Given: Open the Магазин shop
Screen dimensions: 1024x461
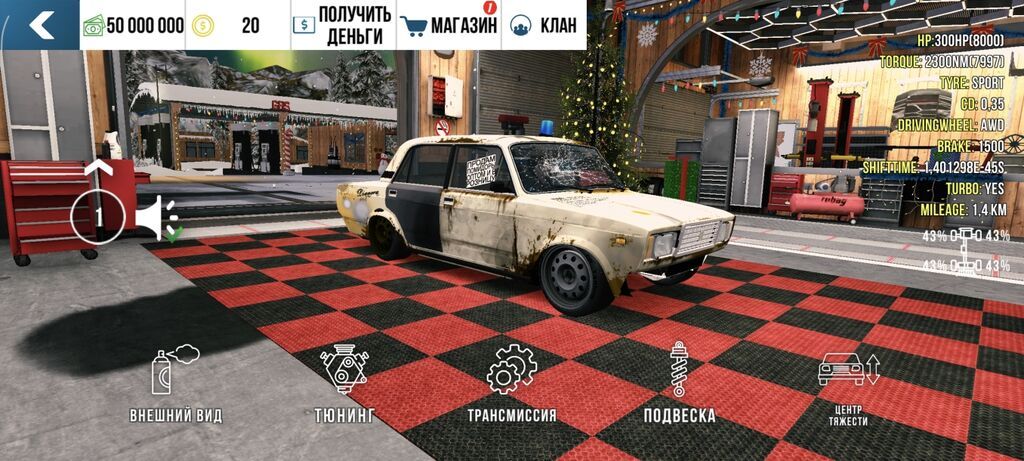Looking at the screenshot, I should [x=448, y=25].
